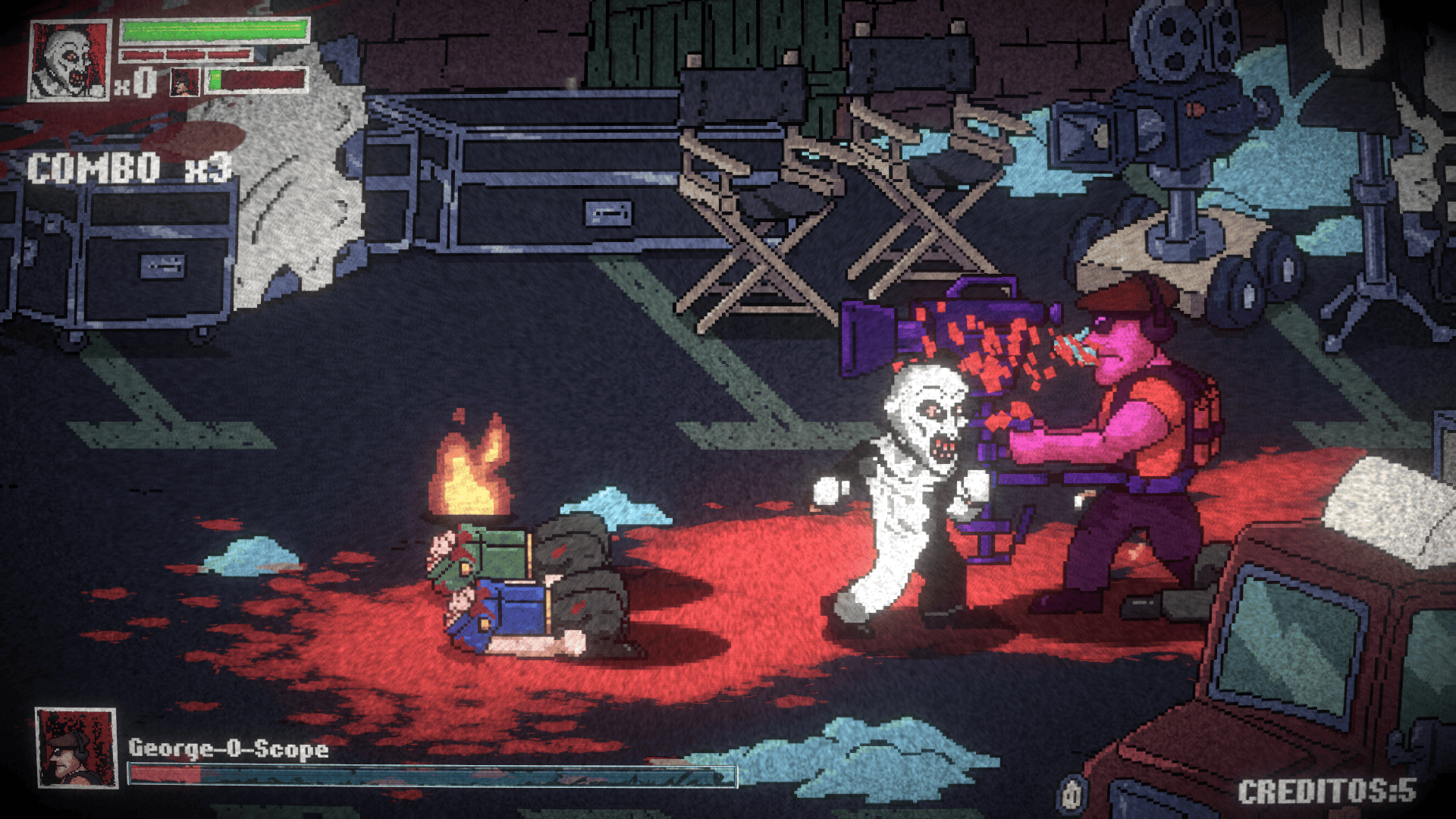The image size is (1456, 819).
Task: Select the small secondary character portrait
Action: tap(184, 82)
